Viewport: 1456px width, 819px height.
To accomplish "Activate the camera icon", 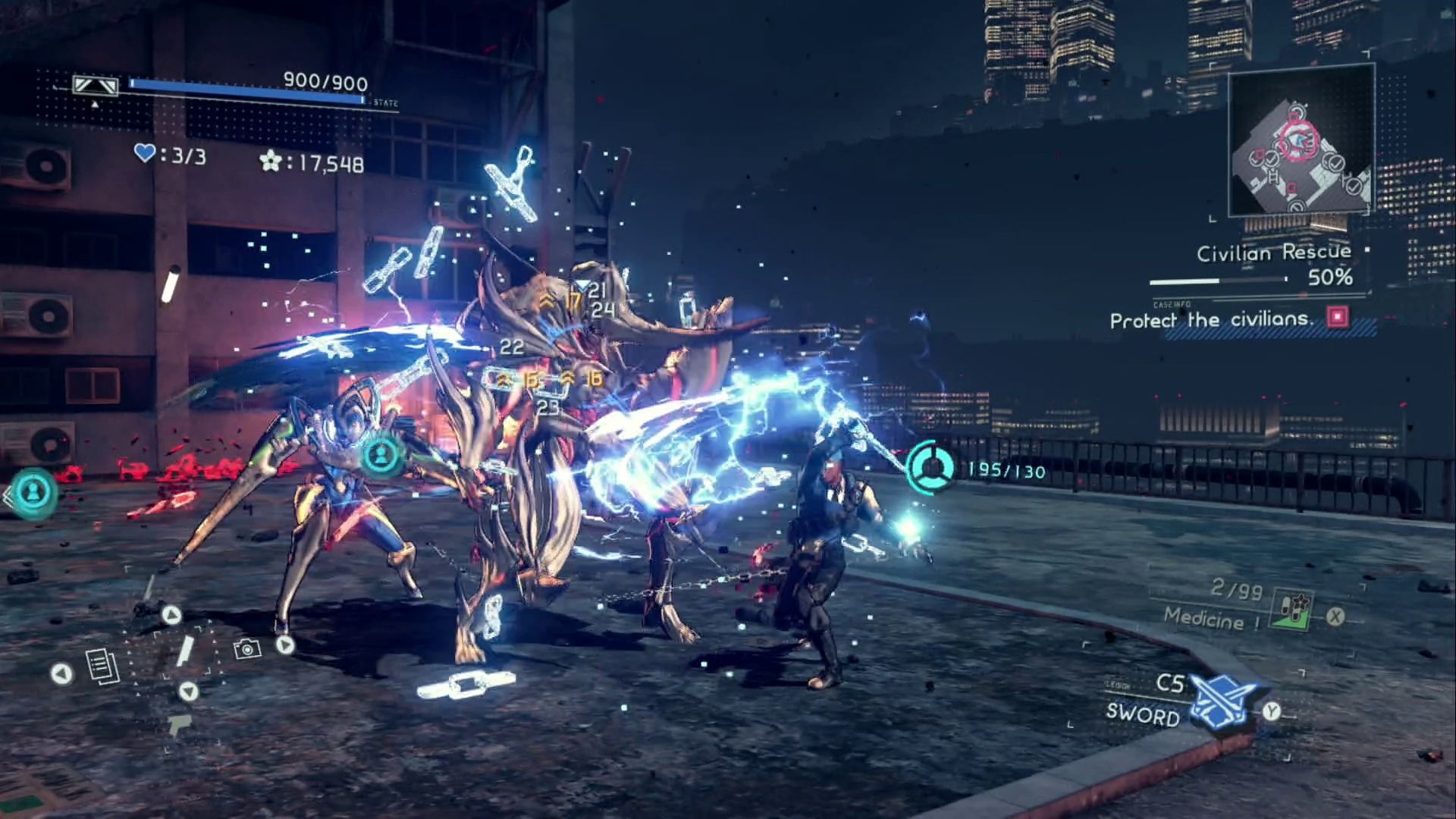I will [247, 649].
